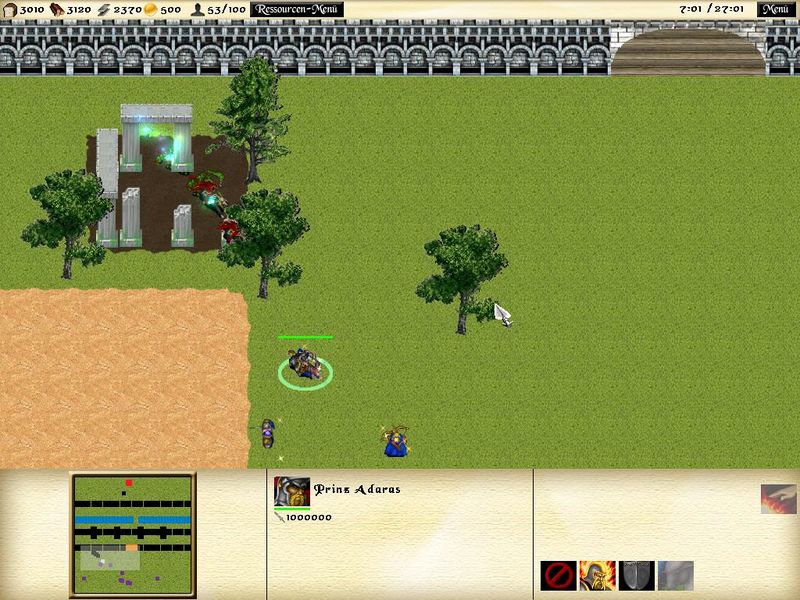This screenshot has width=800, height=600.
Task: Select the Prinz Adaras portrait
Action: point(291,491)
